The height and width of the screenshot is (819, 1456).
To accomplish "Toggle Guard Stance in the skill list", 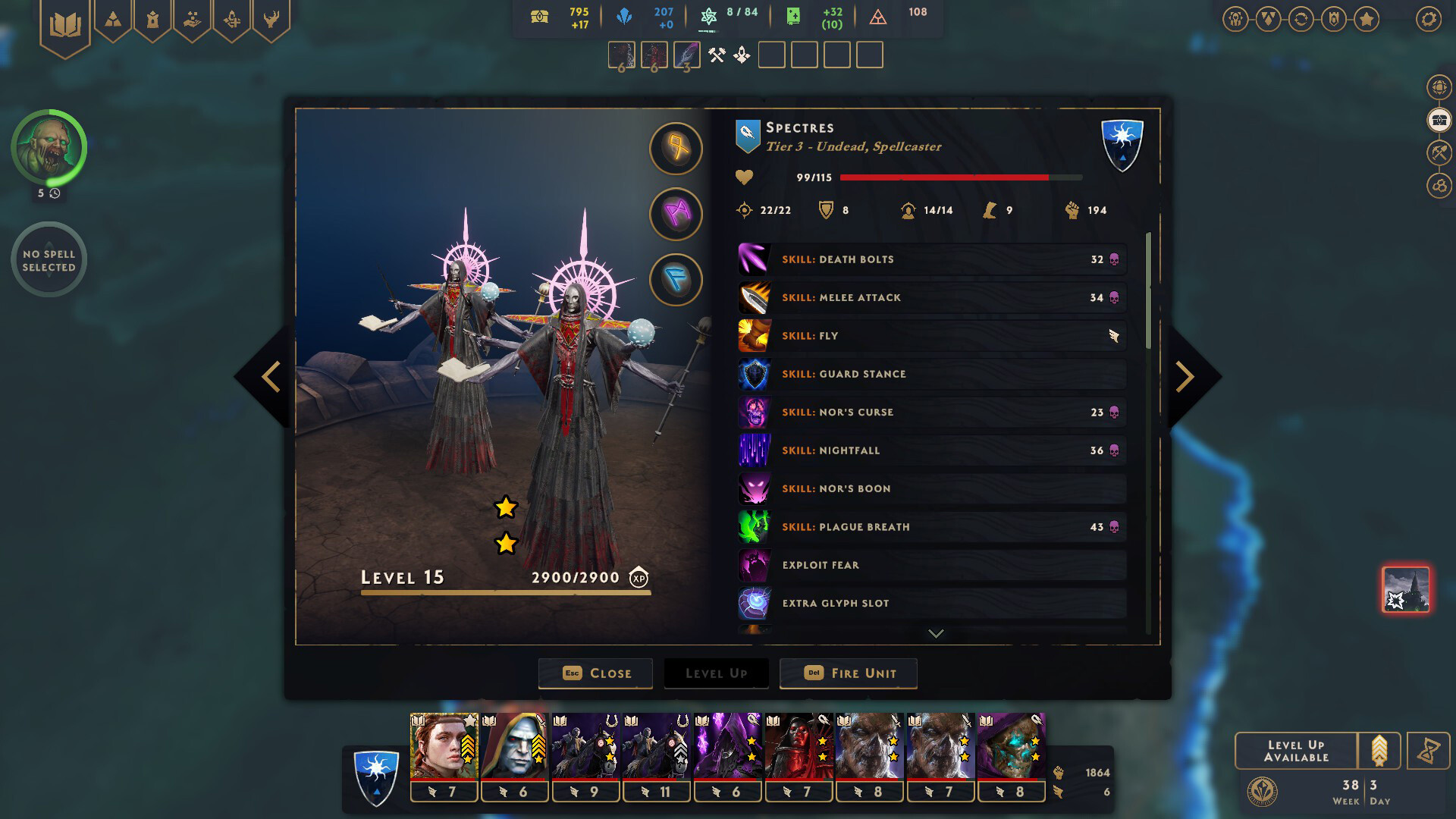I will coord(932,373).
